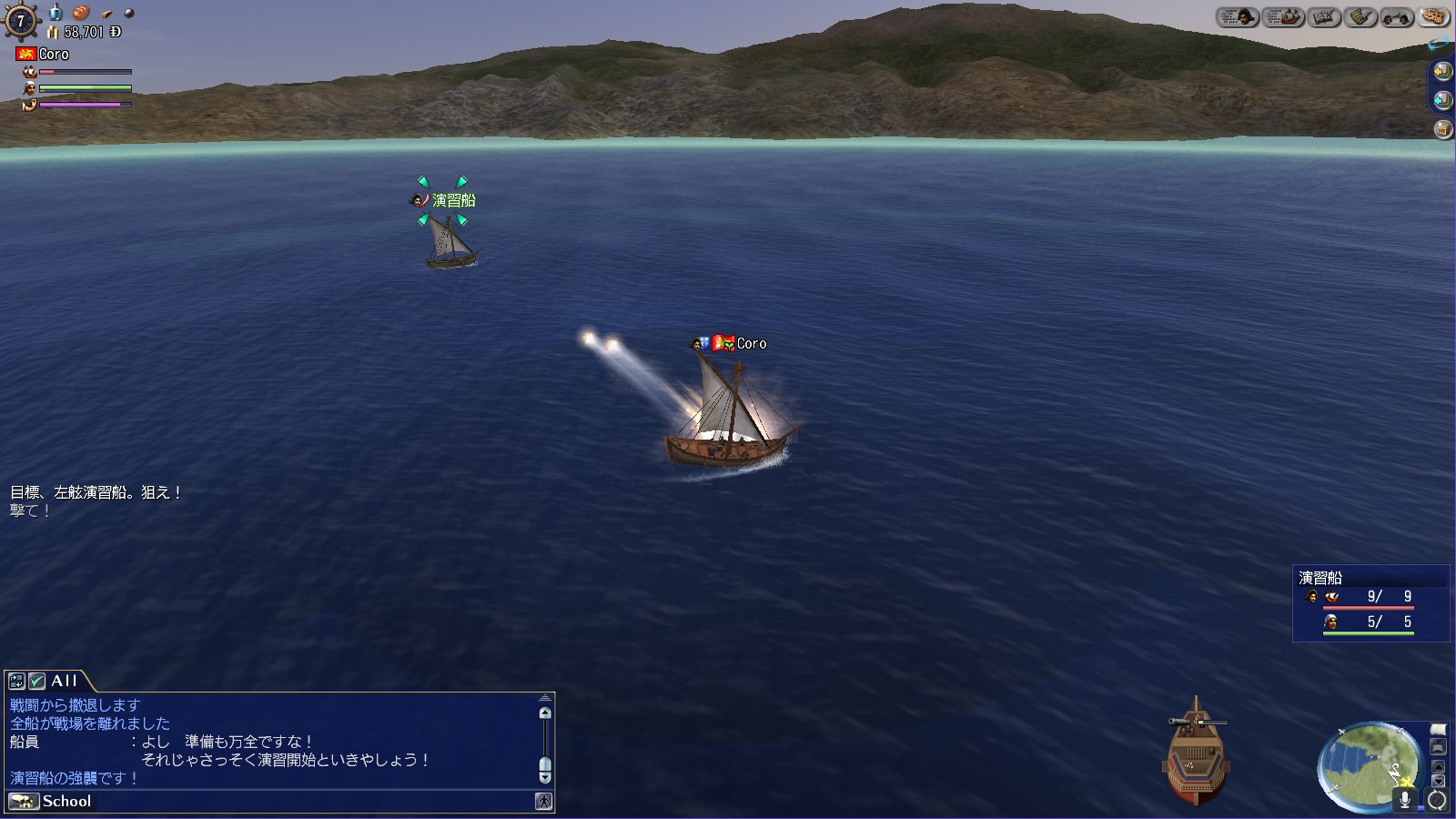Click the chat log scroll-up arrow
Screen dimensions: 1456x819
(x=545, y=713)
